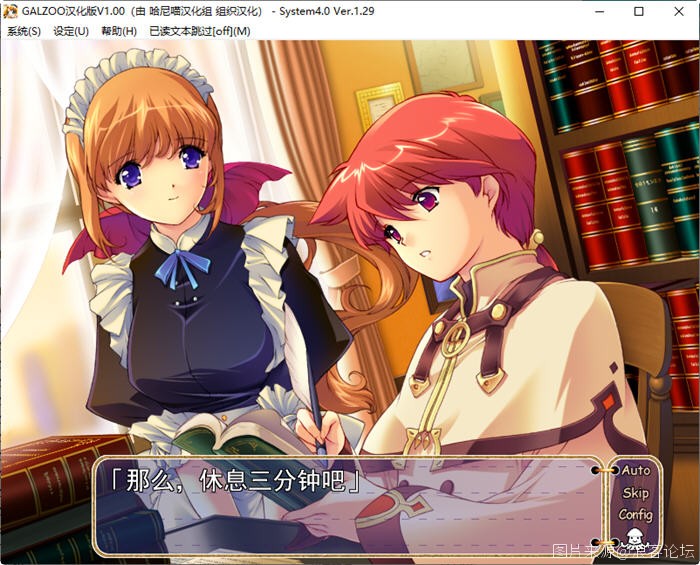This screenshot has width=700, height=565.
Task: Open the Config settings
Action: click(635, 515)
